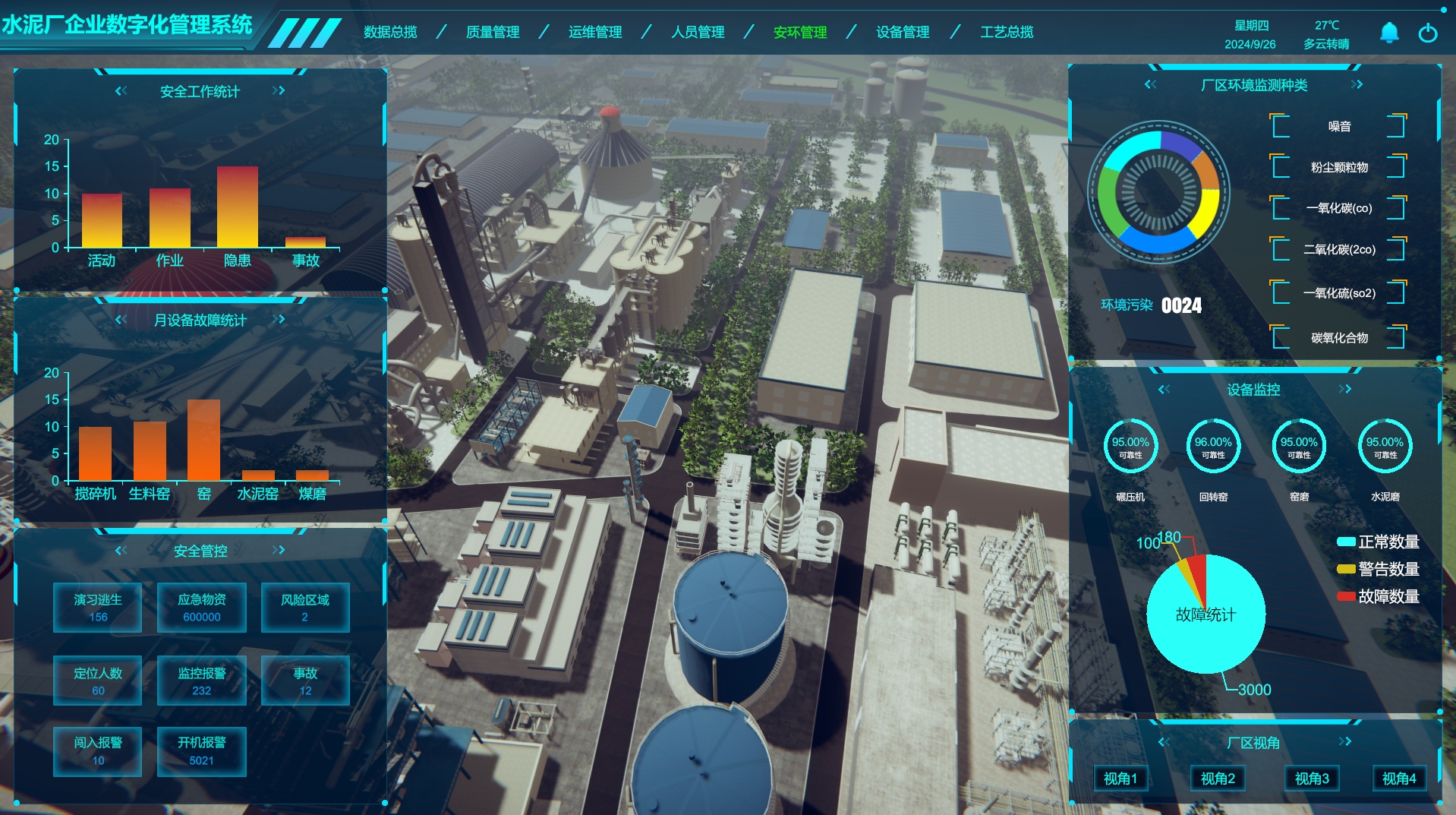The image size is (1456, 815).
Task: Go to 人员管理 section
Action: (698, 32)
